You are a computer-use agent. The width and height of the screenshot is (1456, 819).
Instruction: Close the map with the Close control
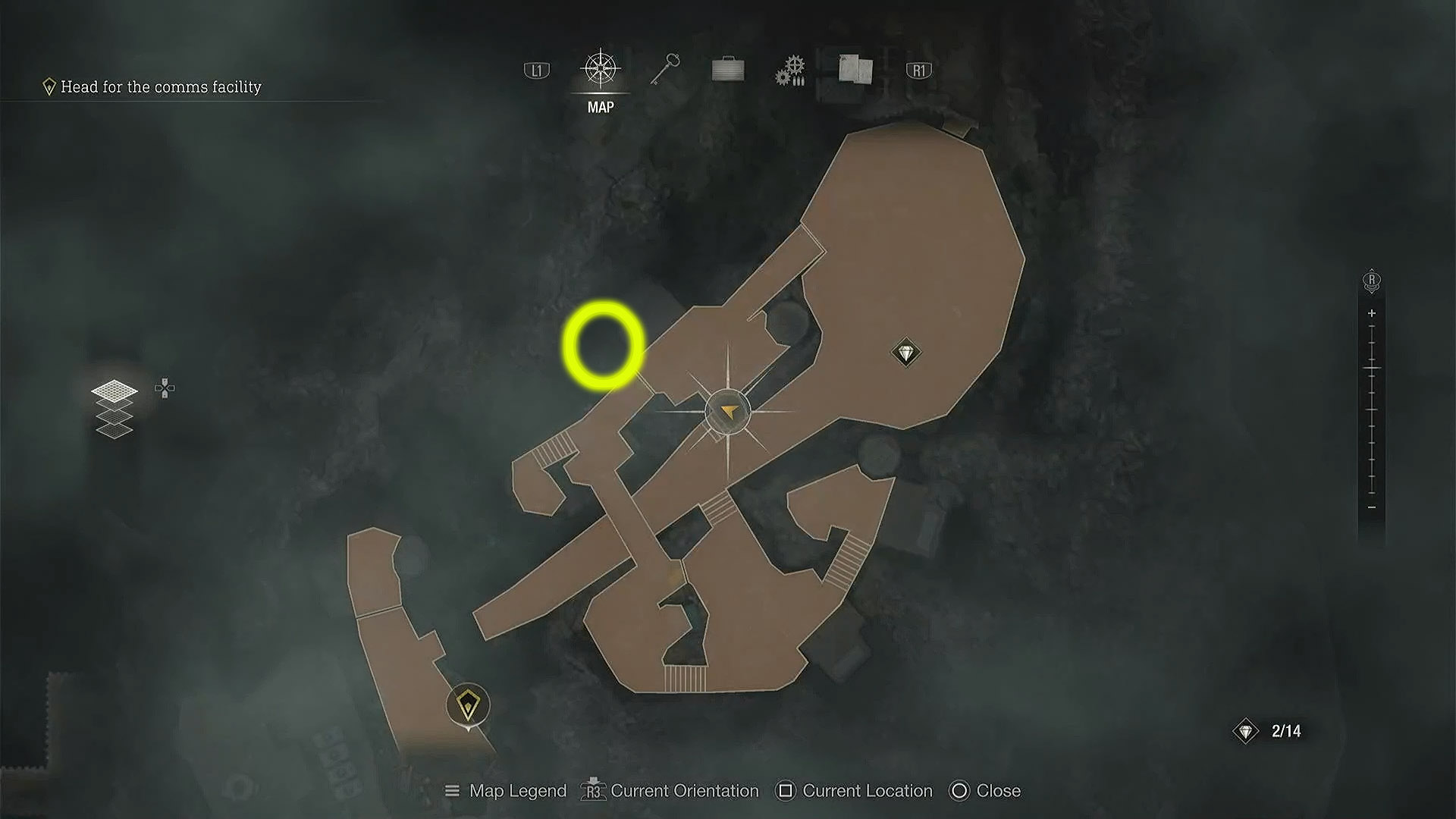986,791
